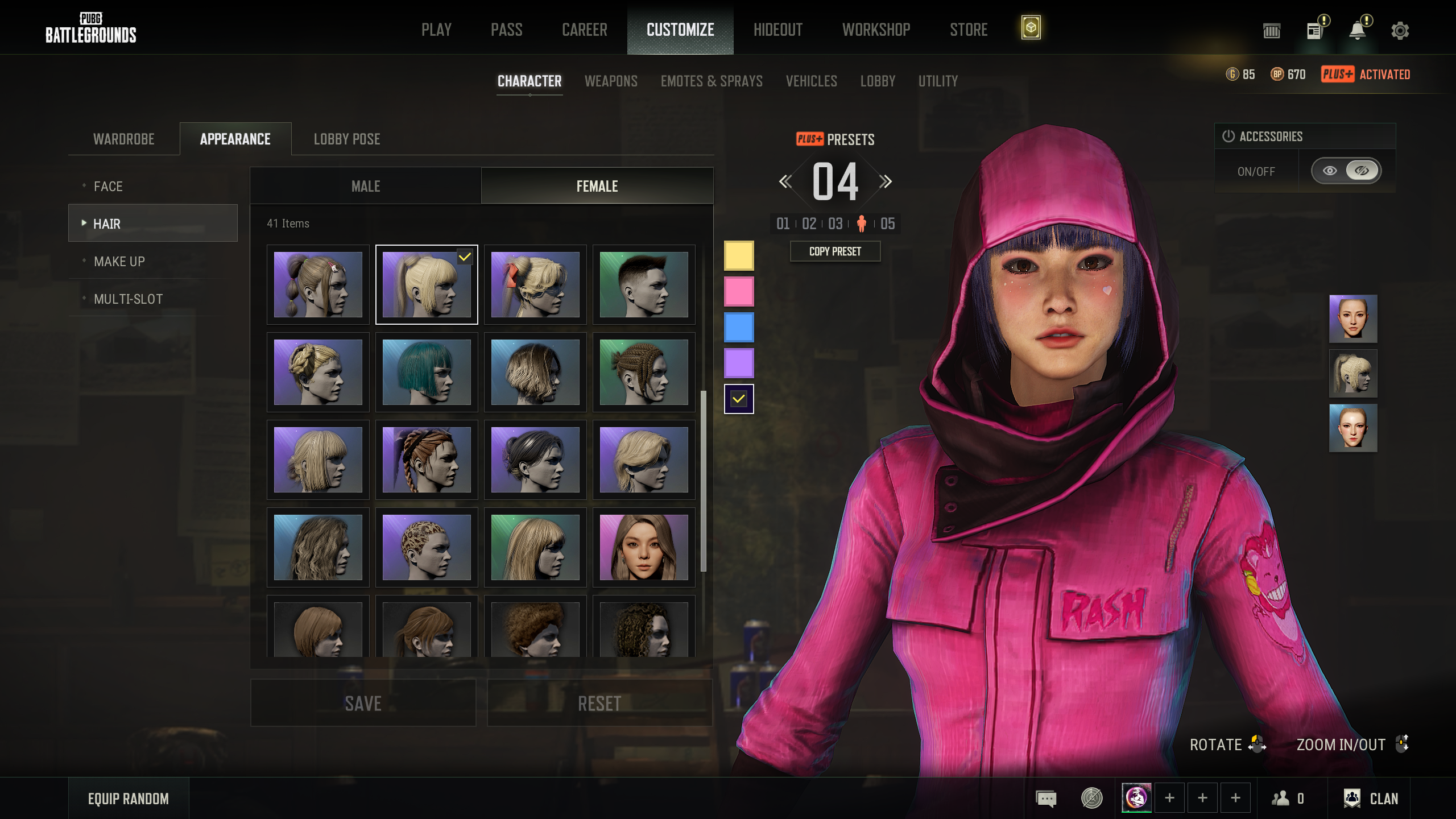Choose the blue hair color swatch

[x=738, y=327]
